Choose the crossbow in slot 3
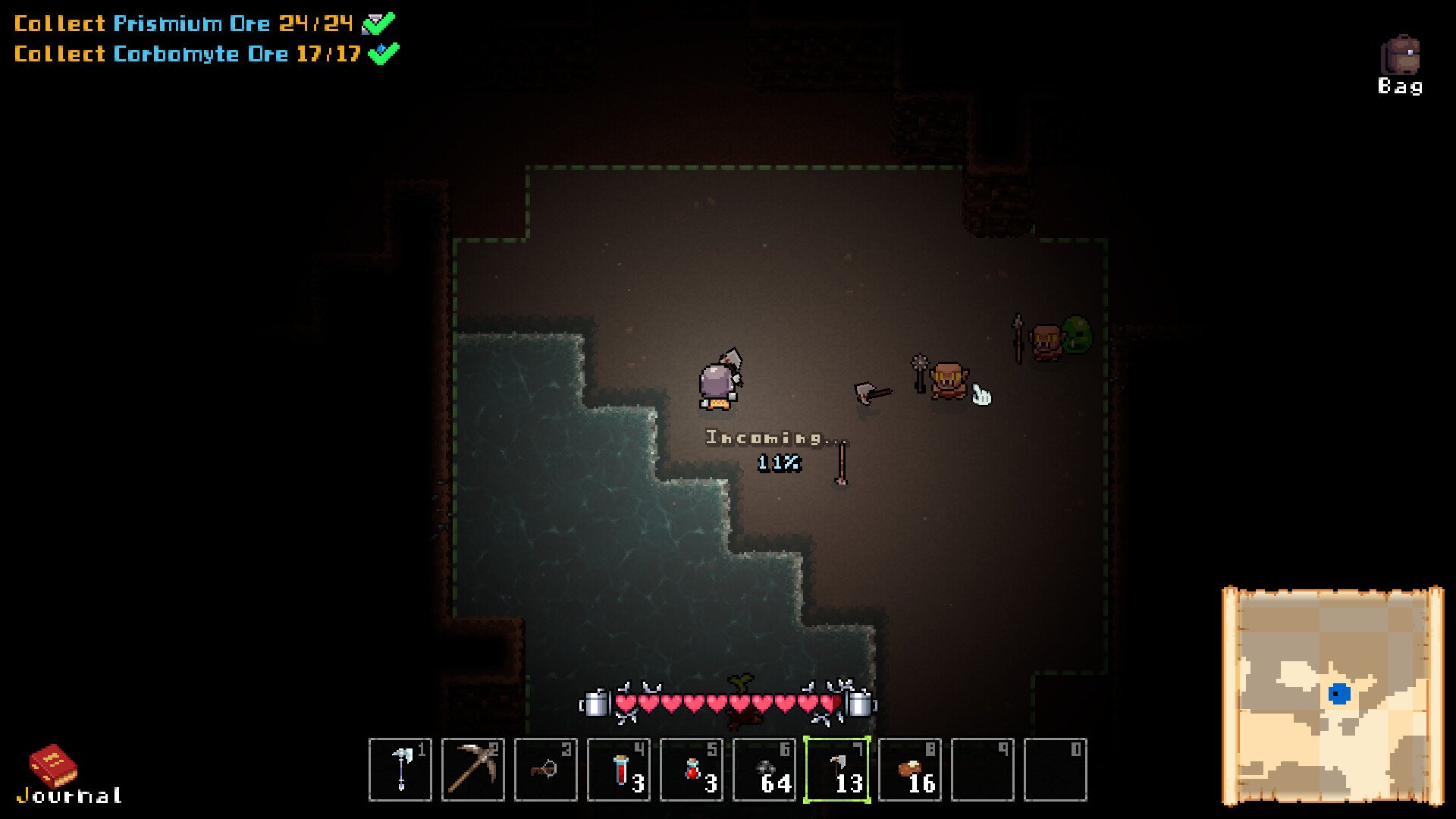Viewport: 1456px width, 819px height. [546, 769]
